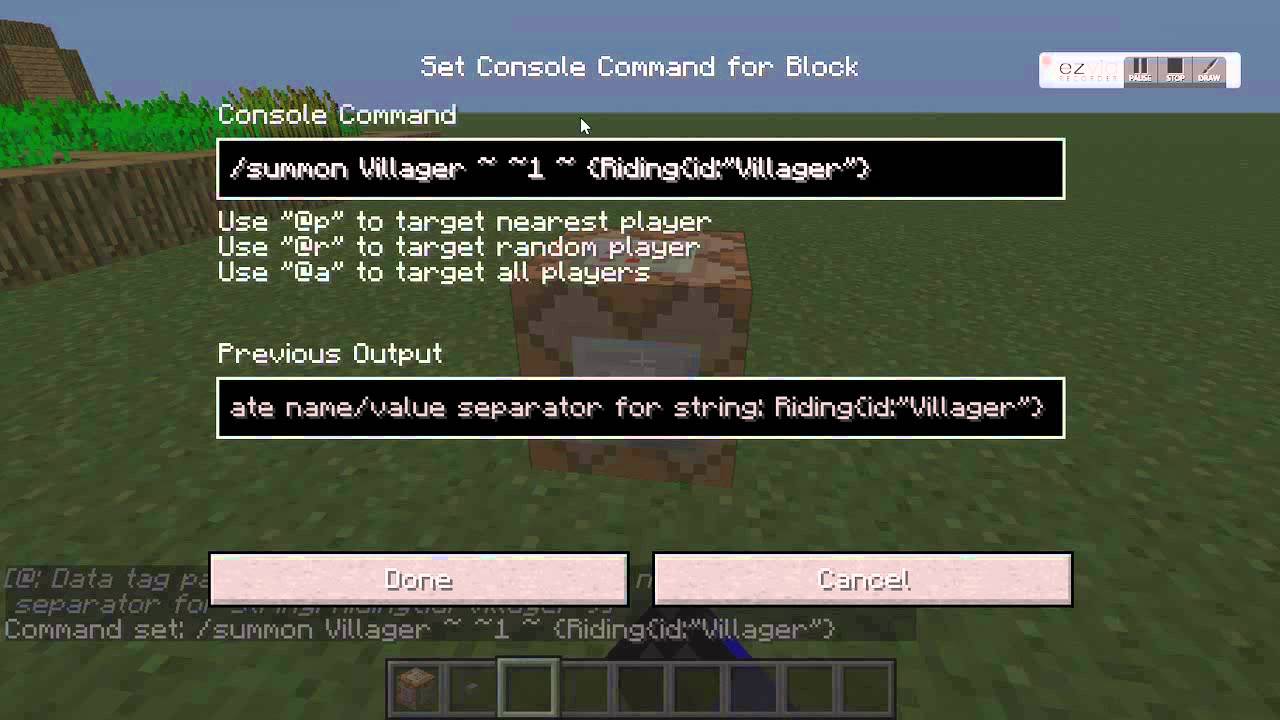Viewport: 1280px width, 720px height.
Task: Select the command block hotbar slot
Action: click(416, 687)
